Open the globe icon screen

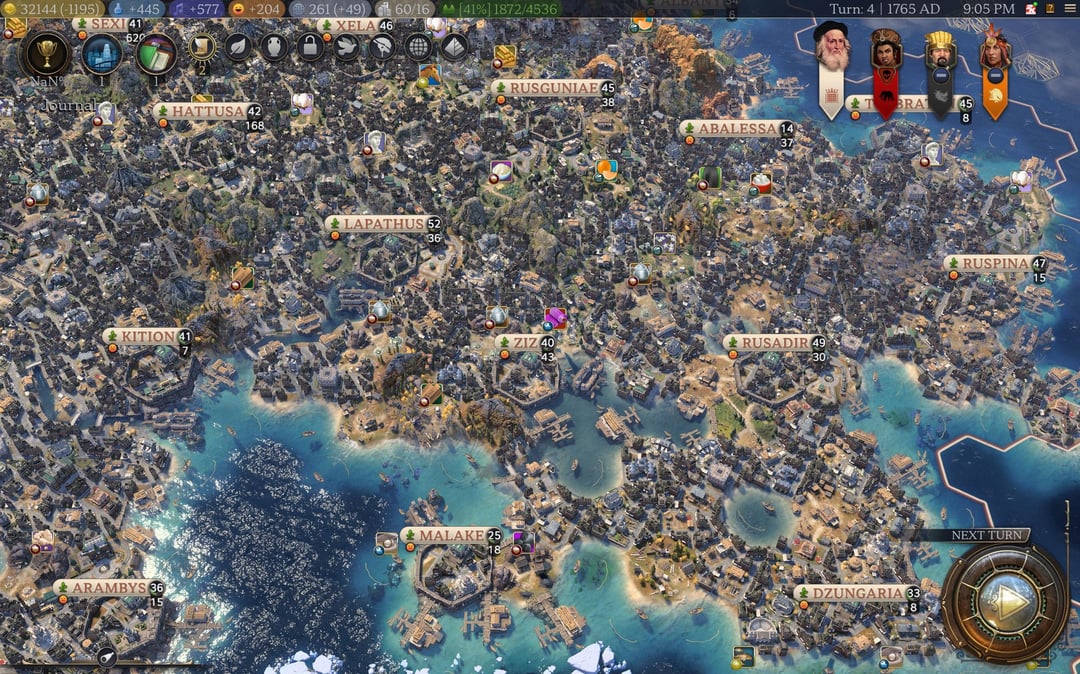click(x=418, y=47)
